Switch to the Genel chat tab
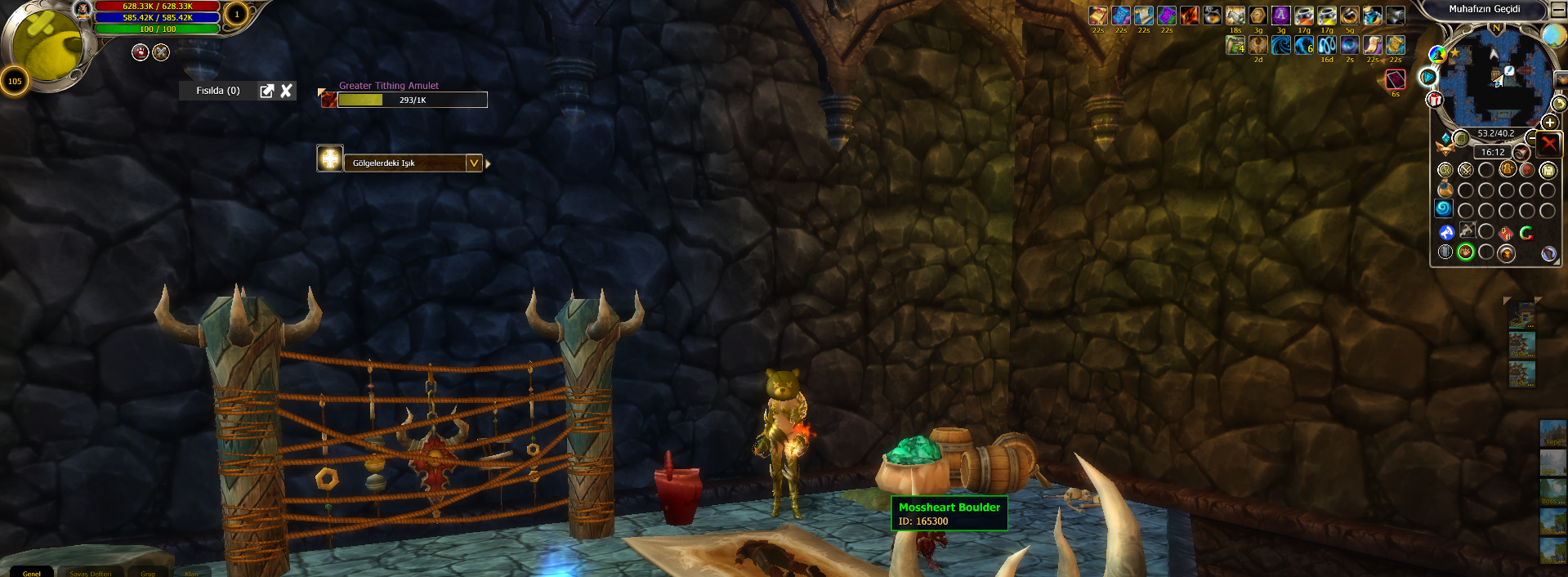The width and height of the screenshot is (1568, 577). click(32, 573)
